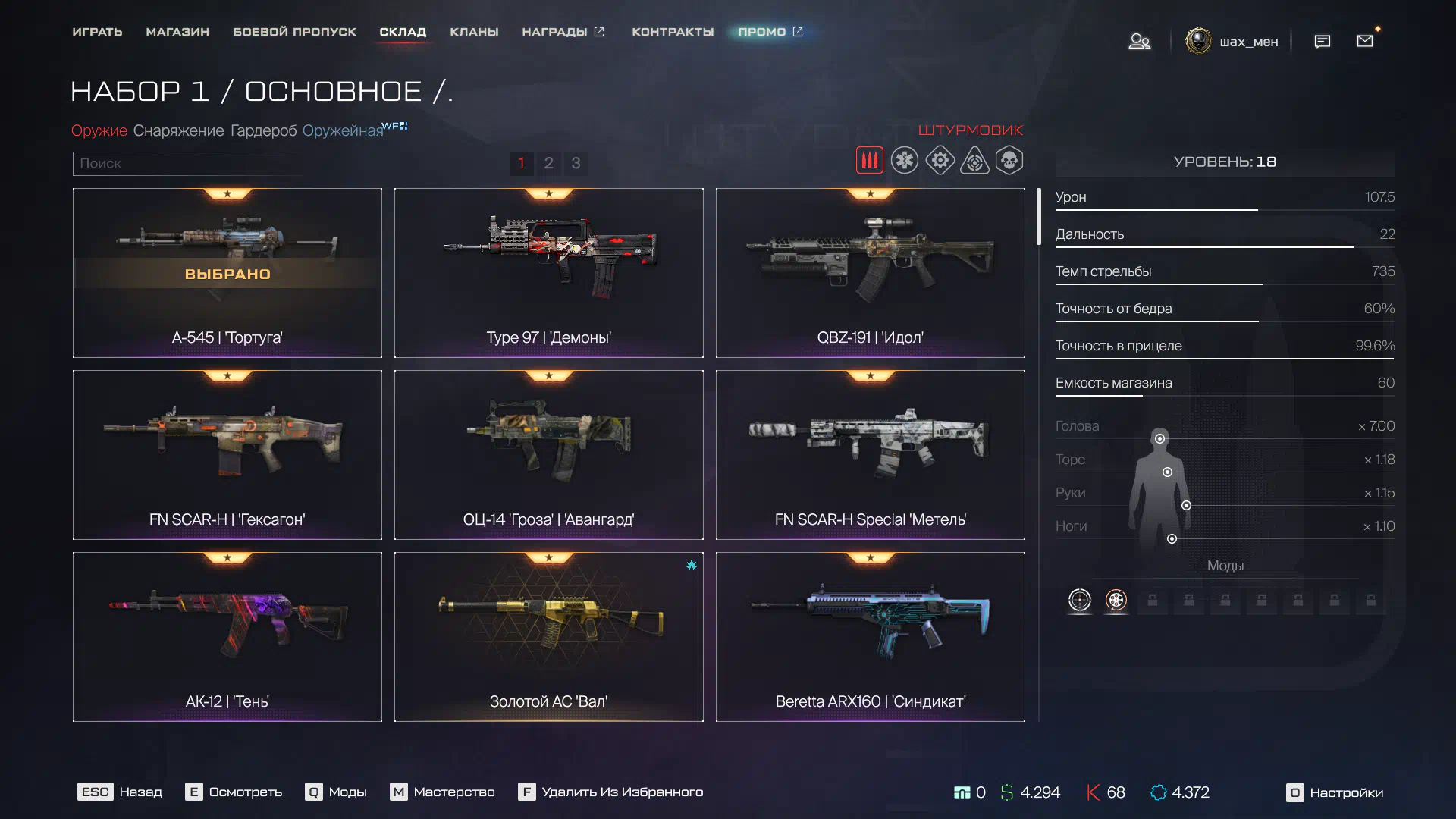Select the Type 97 'Демоны' weapon

coord(548,273)
